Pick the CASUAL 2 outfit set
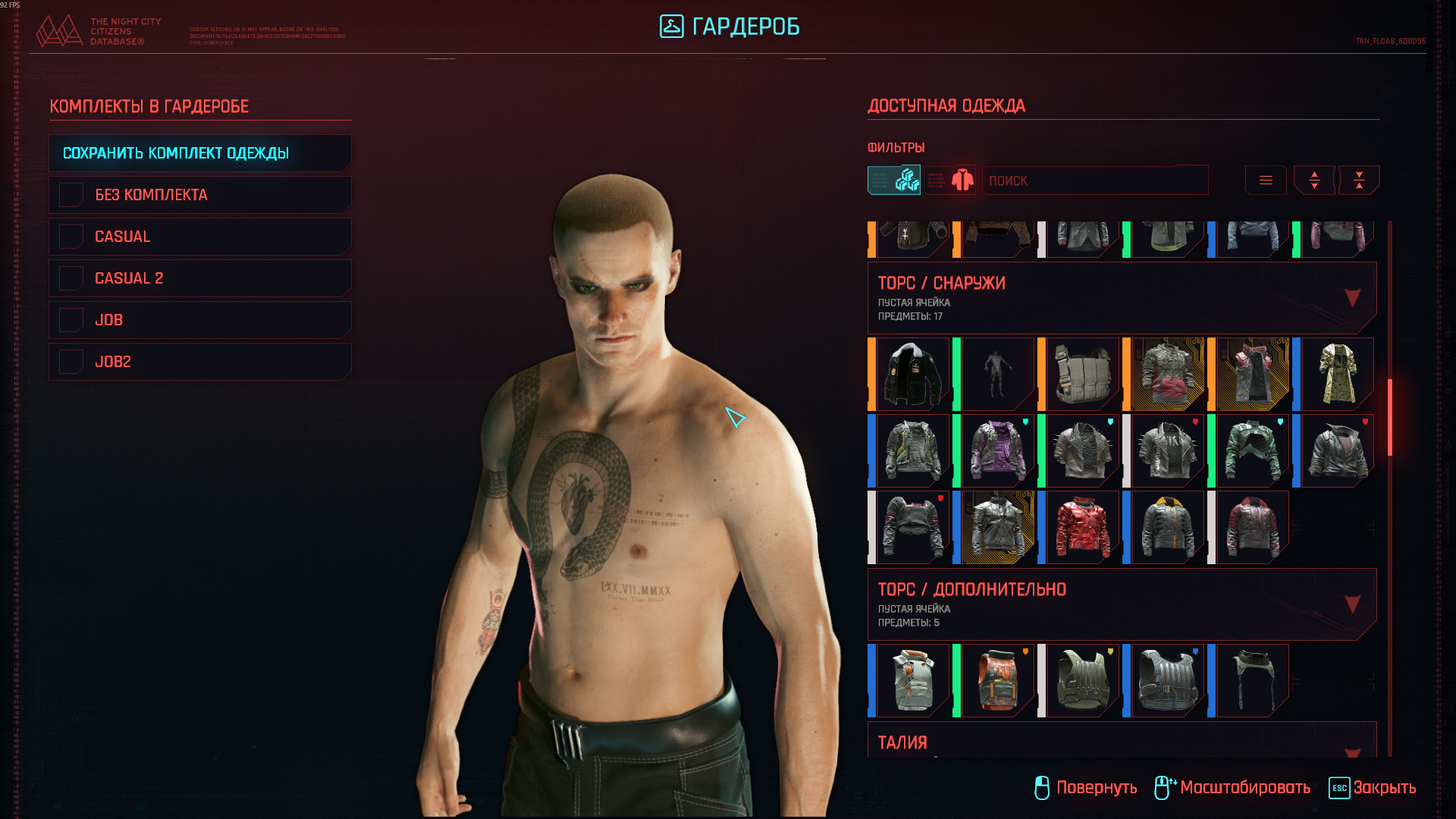The height and width of the screenshot is (819, 1456). [x=199, y=278]
